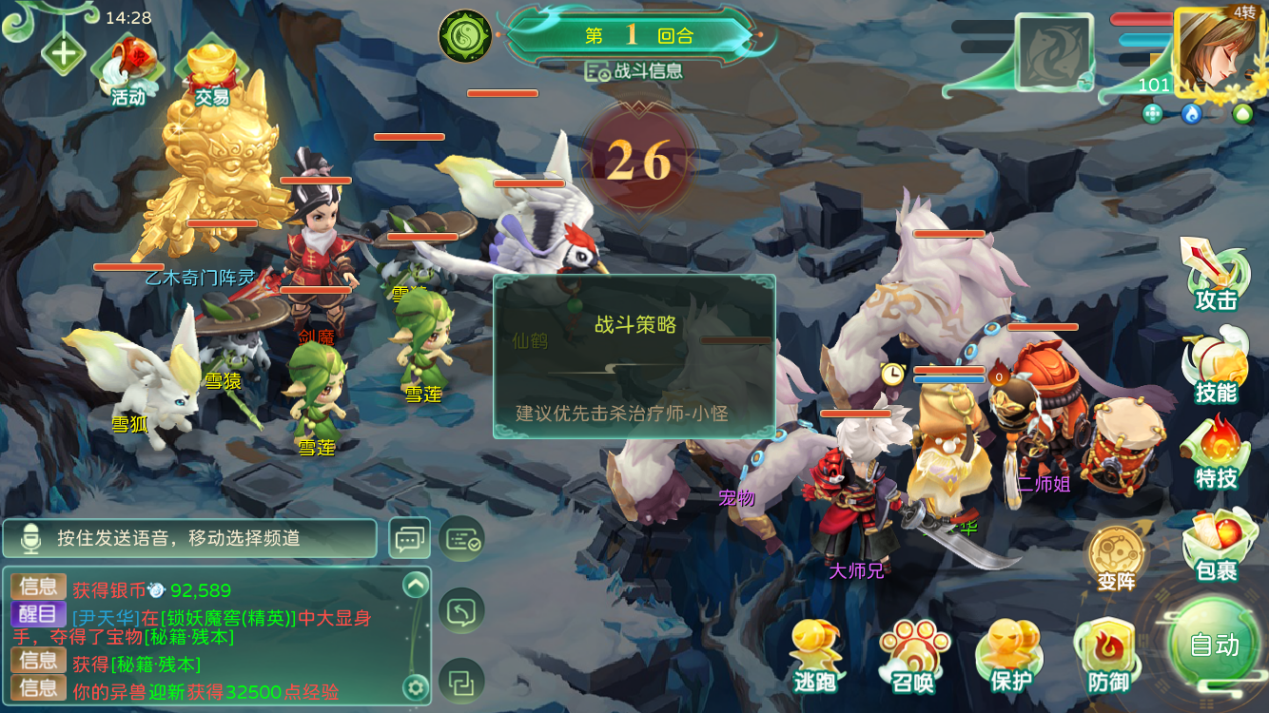The width and height of the screenshot is (1269, 713).
Task: Toggle 自动 auto battle
Action: [1214, 644]
